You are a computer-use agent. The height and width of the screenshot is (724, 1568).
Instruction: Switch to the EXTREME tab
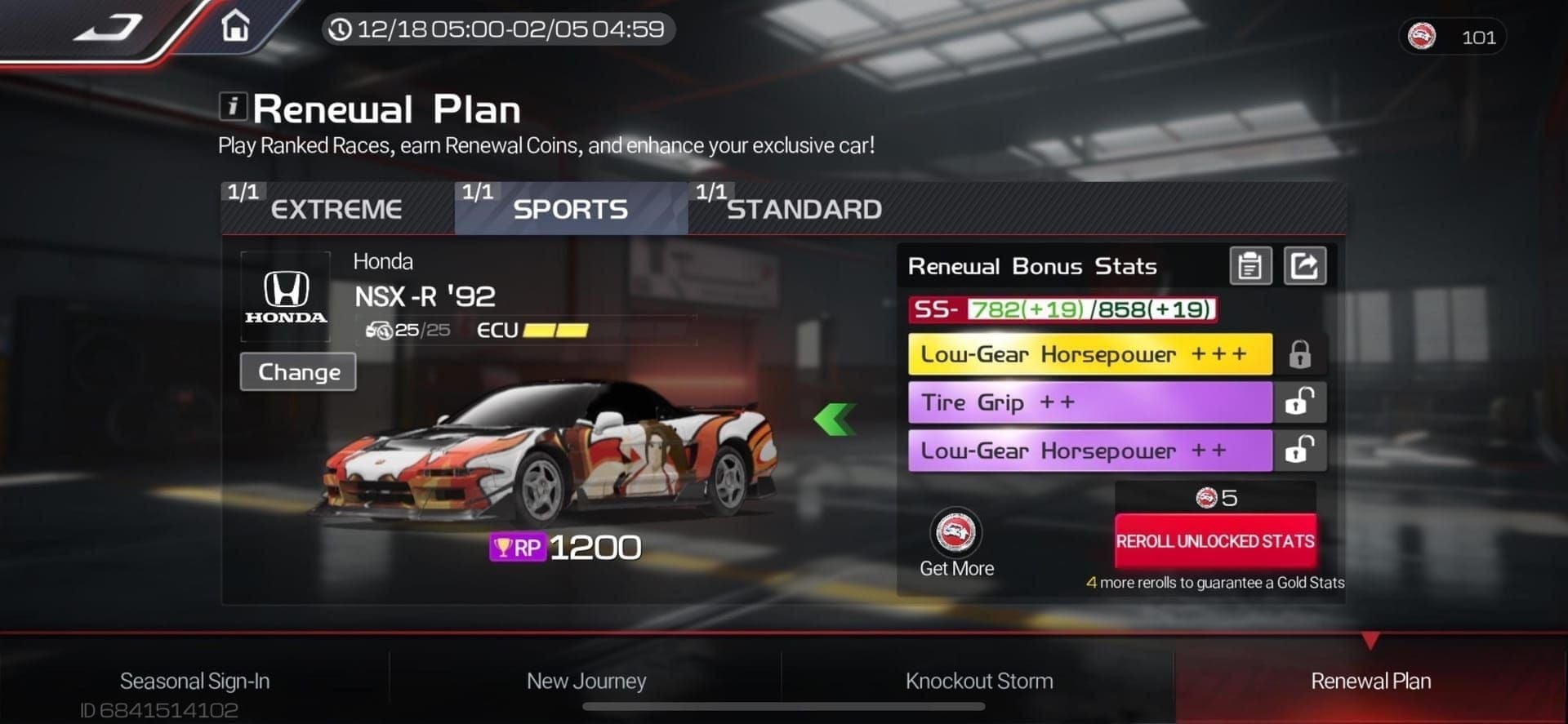(337, 209)
